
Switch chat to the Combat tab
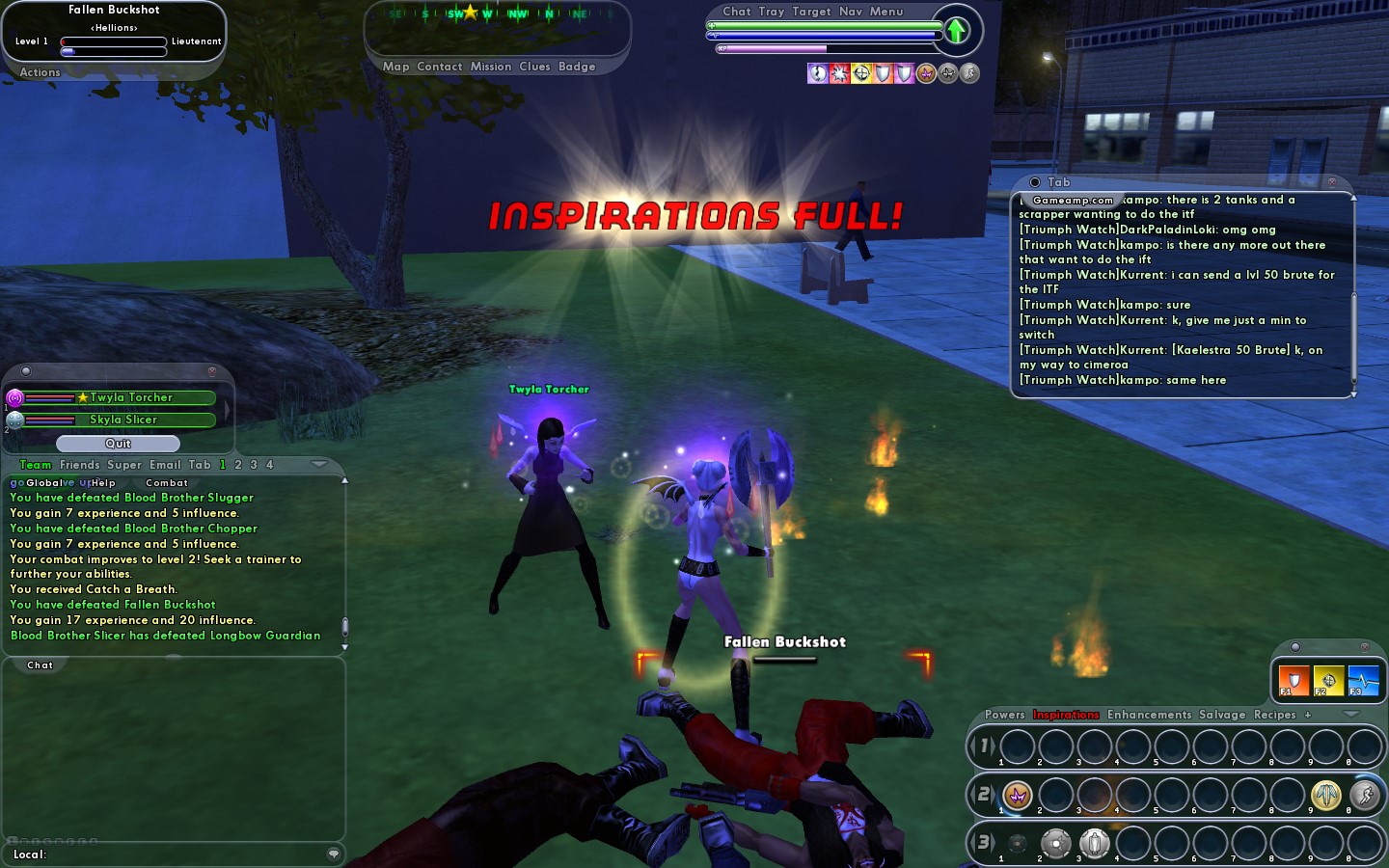(167, 483)
